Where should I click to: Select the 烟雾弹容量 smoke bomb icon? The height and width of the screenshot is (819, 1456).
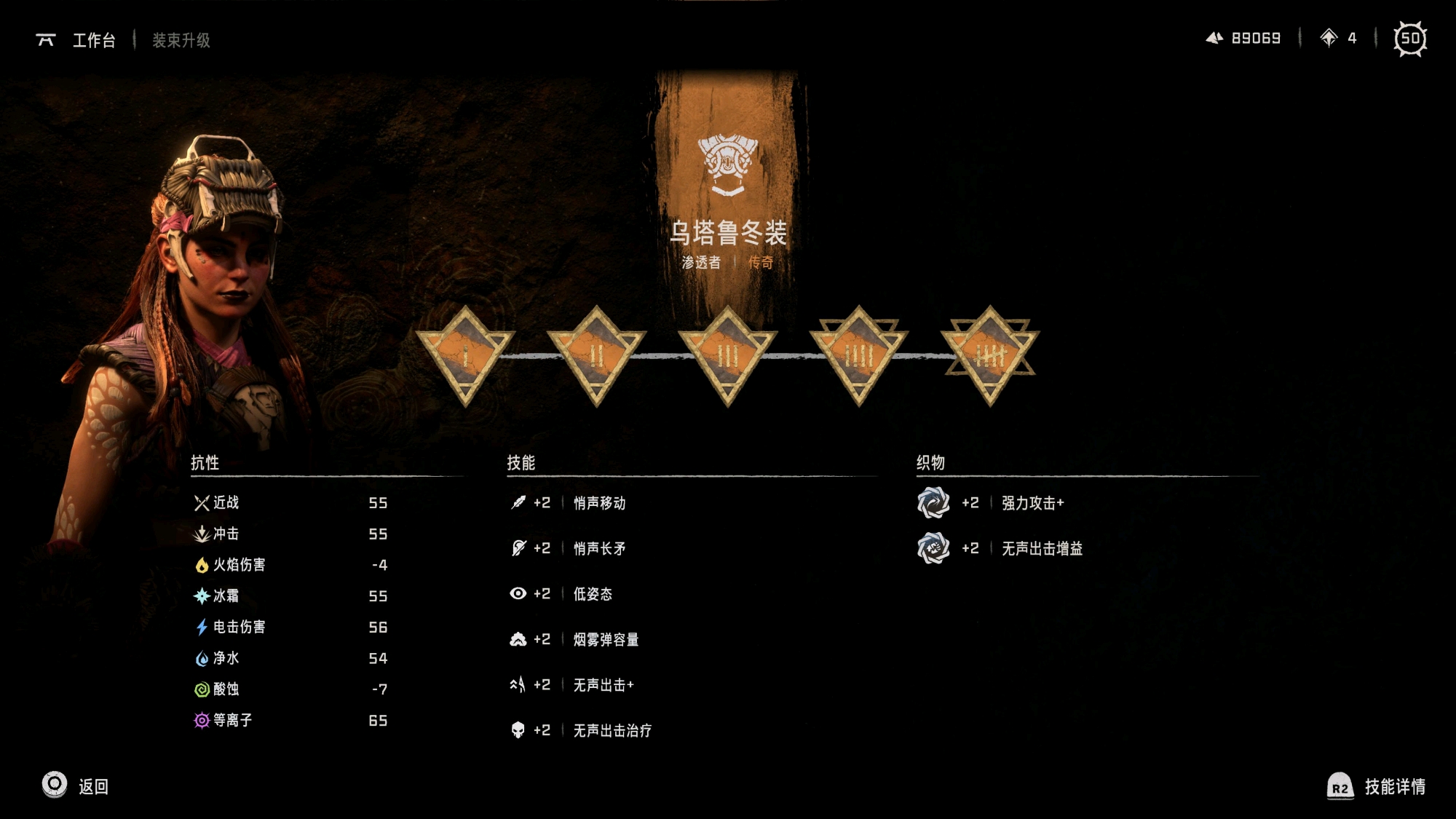(x=518, y=639)
